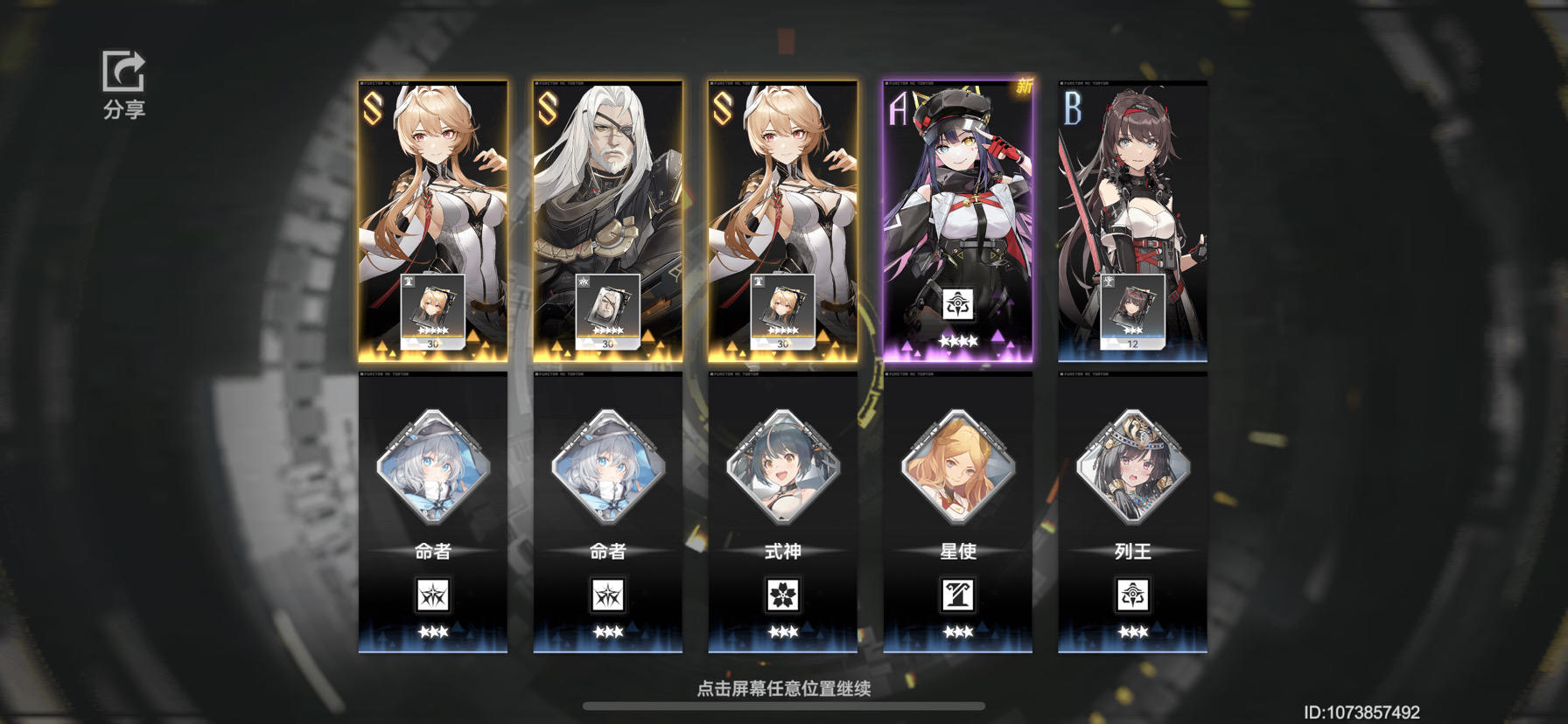Click the sakura emblem icon below 式神

point(783,595)
